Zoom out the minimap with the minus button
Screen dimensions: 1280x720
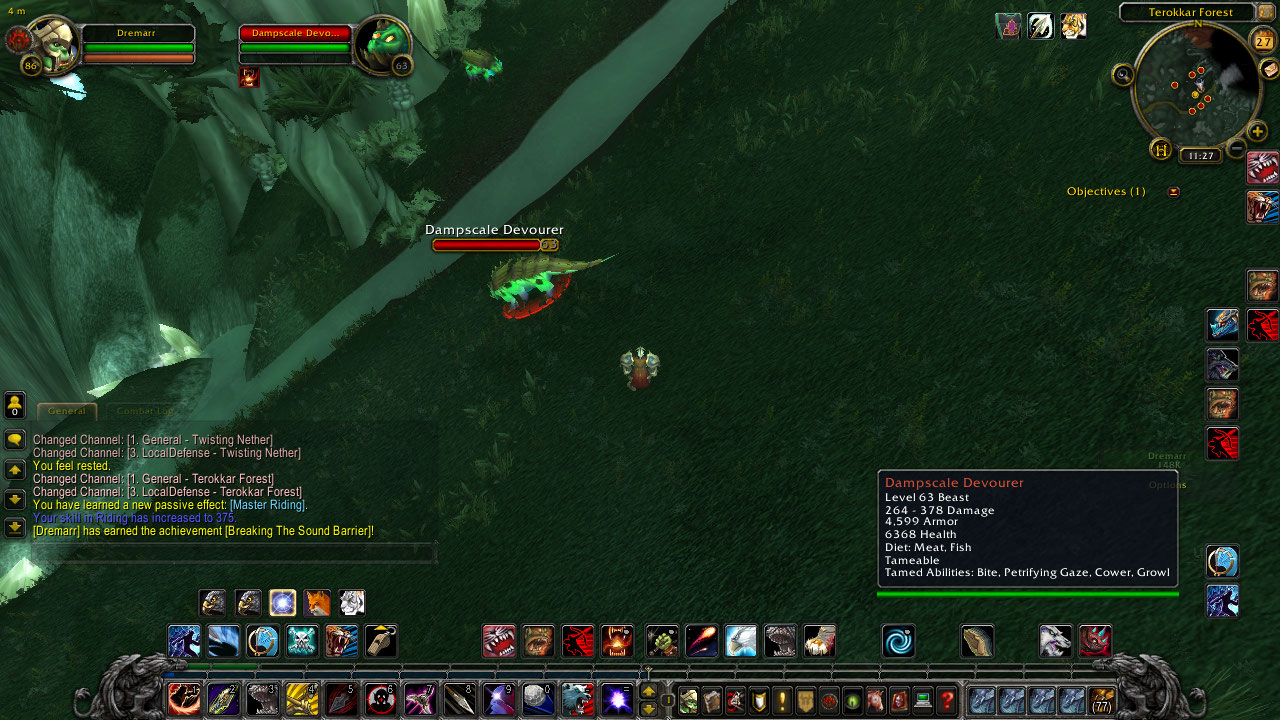click(1236, 149)
